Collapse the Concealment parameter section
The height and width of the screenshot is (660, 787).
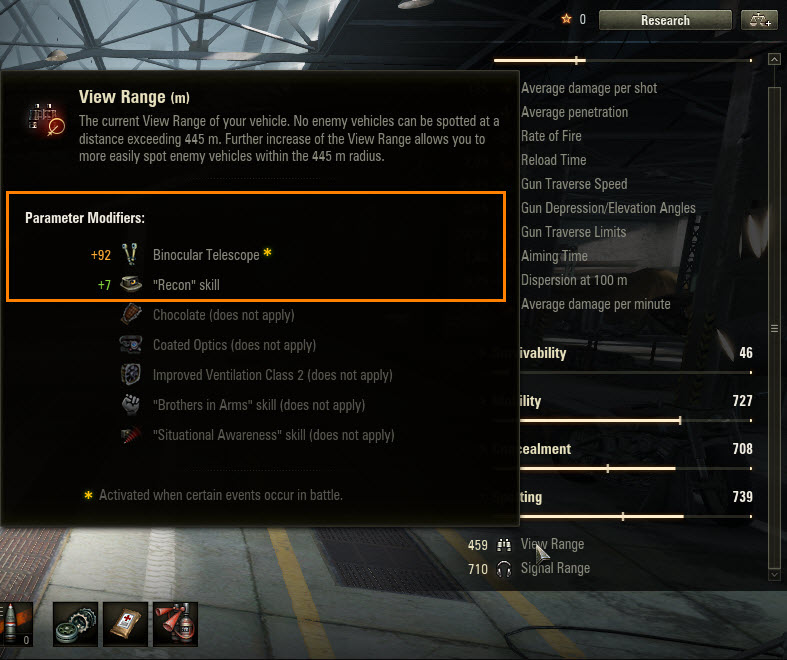[x=620, y=449]
